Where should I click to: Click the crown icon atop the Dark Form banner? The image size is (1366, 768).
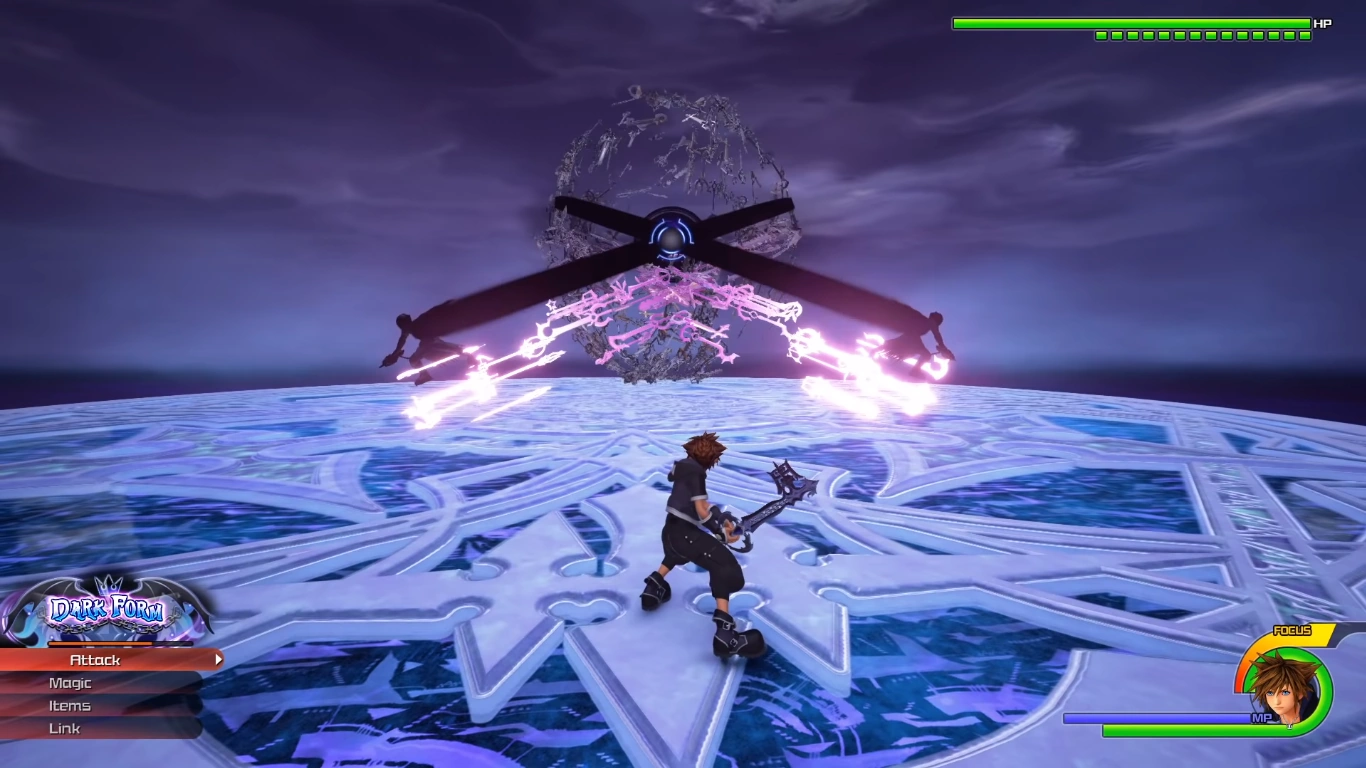(107, 585)
